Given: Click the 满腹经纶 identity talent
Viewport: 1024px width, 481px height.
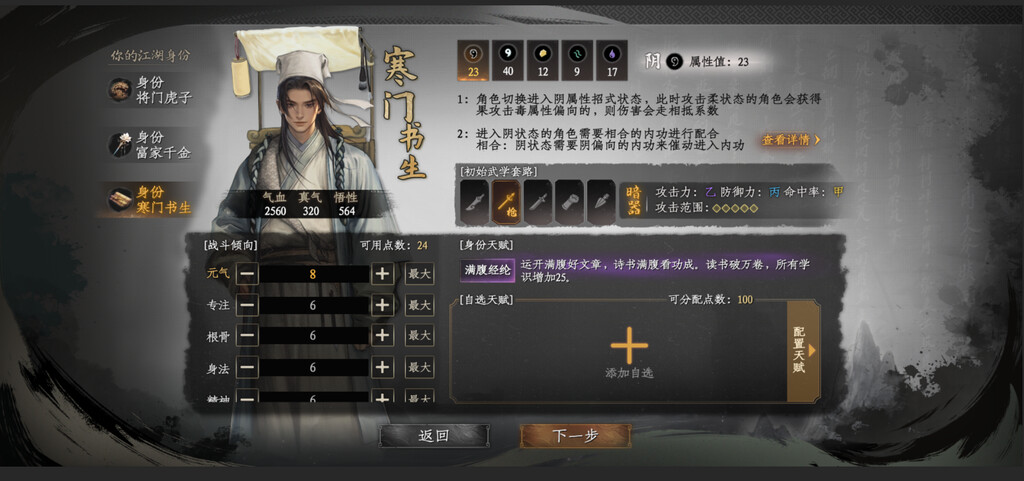Looking at the screenshot, I should click(x=487, y=269).
